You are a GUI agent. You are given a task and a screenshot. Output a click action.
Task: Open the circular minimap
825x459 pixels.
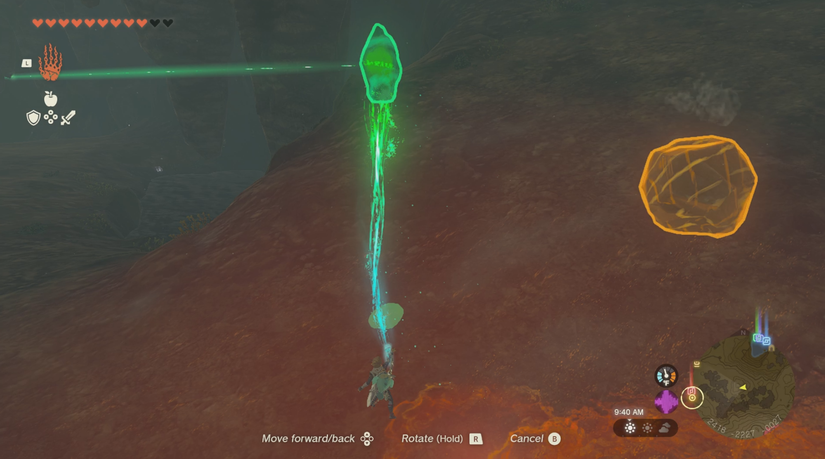(x=746, y=385)
